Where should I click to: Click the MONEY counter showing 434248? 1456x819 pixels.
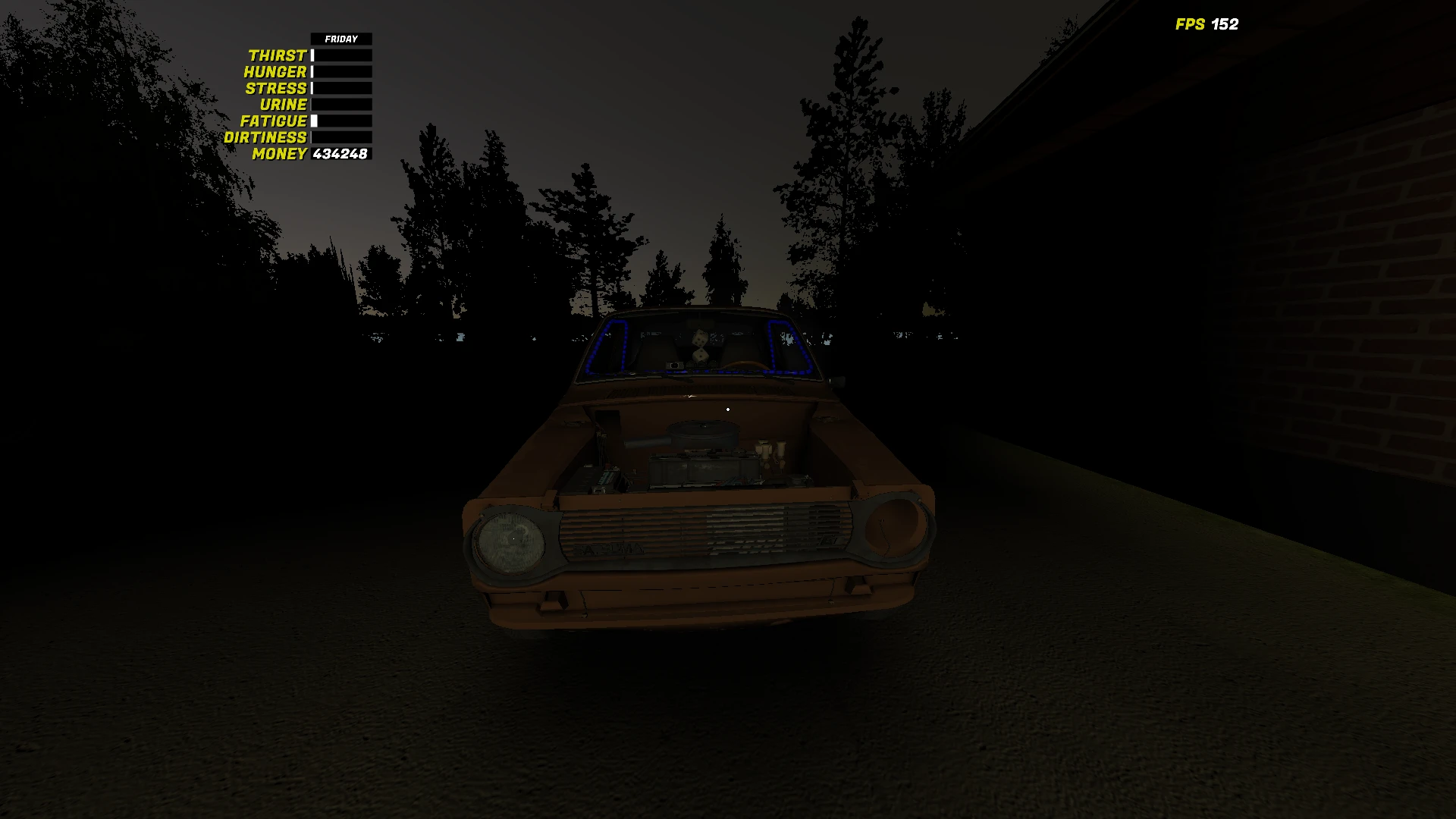[x=339, y=154]
